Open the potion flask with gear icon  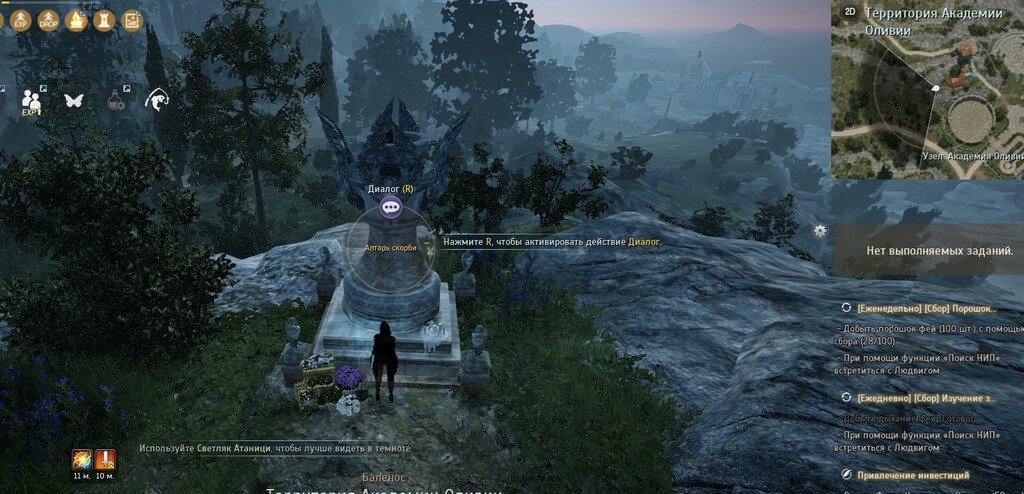115,100
